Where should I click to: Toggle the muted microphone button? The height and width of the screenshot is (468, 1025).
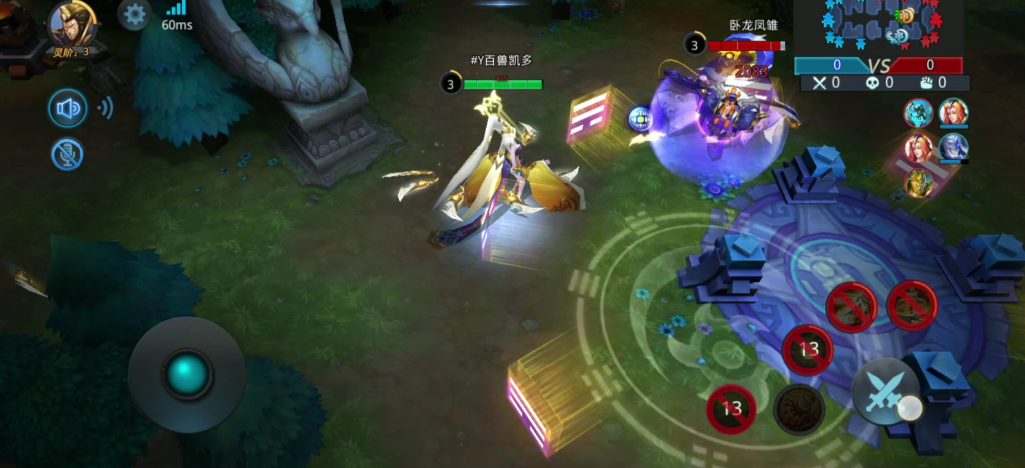pyautogui.click(x=67, y=154)
